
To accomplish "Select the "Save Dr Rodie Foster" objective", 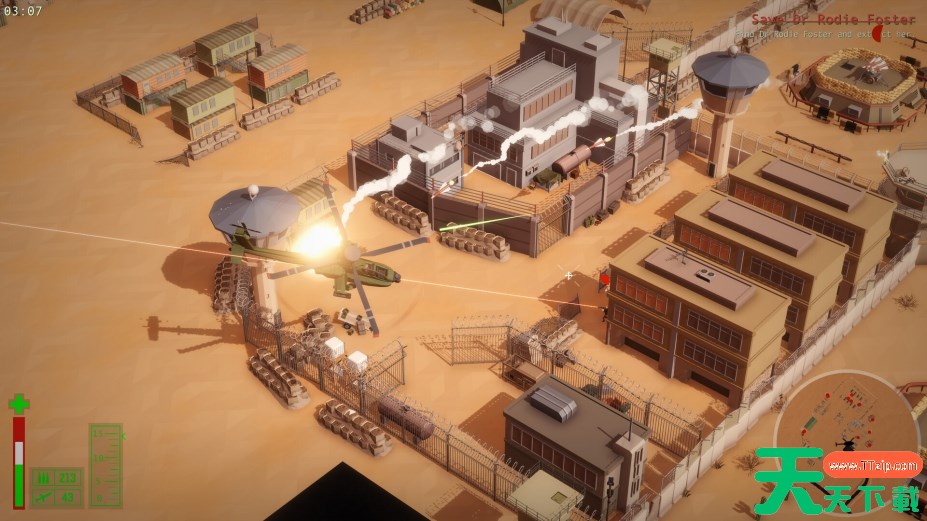I will click(832, 20).
